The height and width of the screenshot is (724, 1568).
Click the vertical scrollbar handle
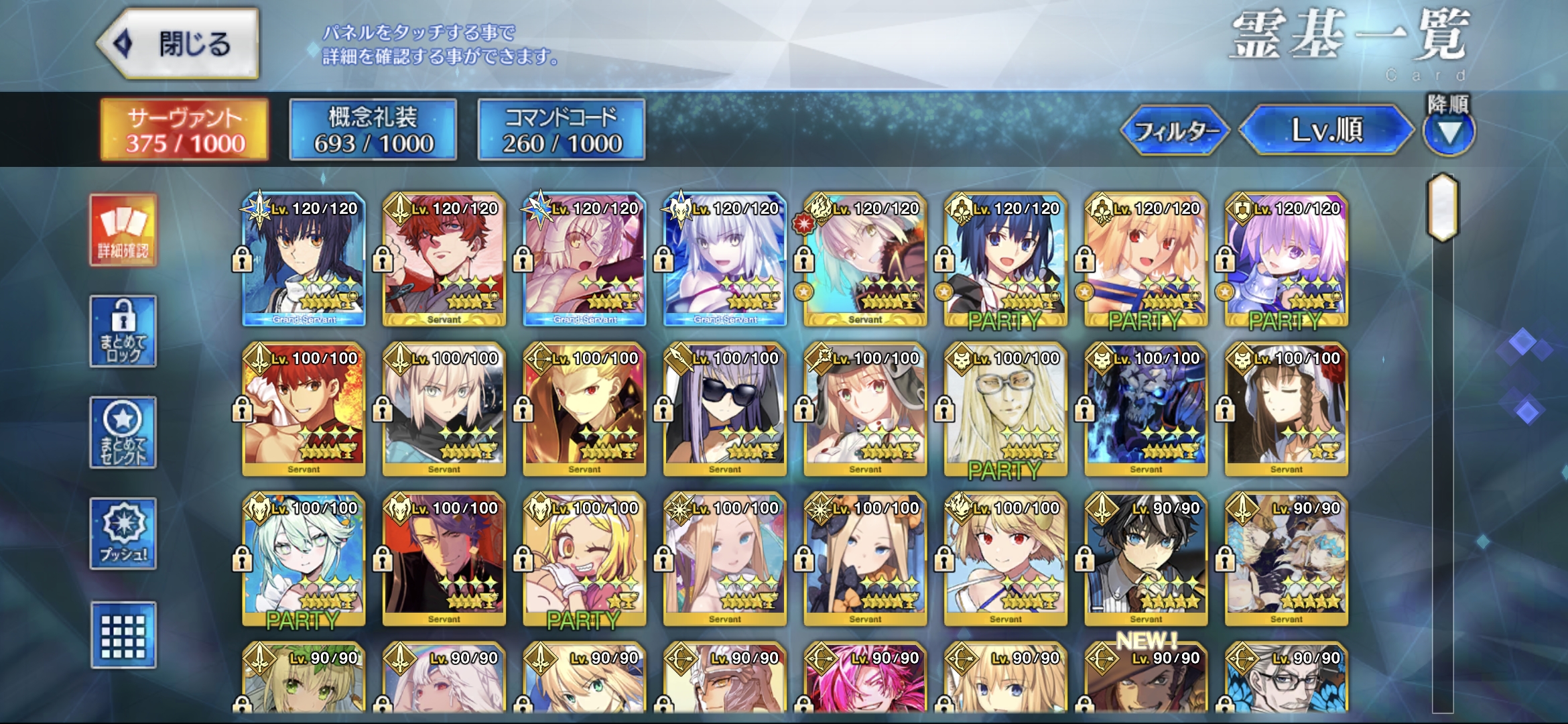[1443, 208]
